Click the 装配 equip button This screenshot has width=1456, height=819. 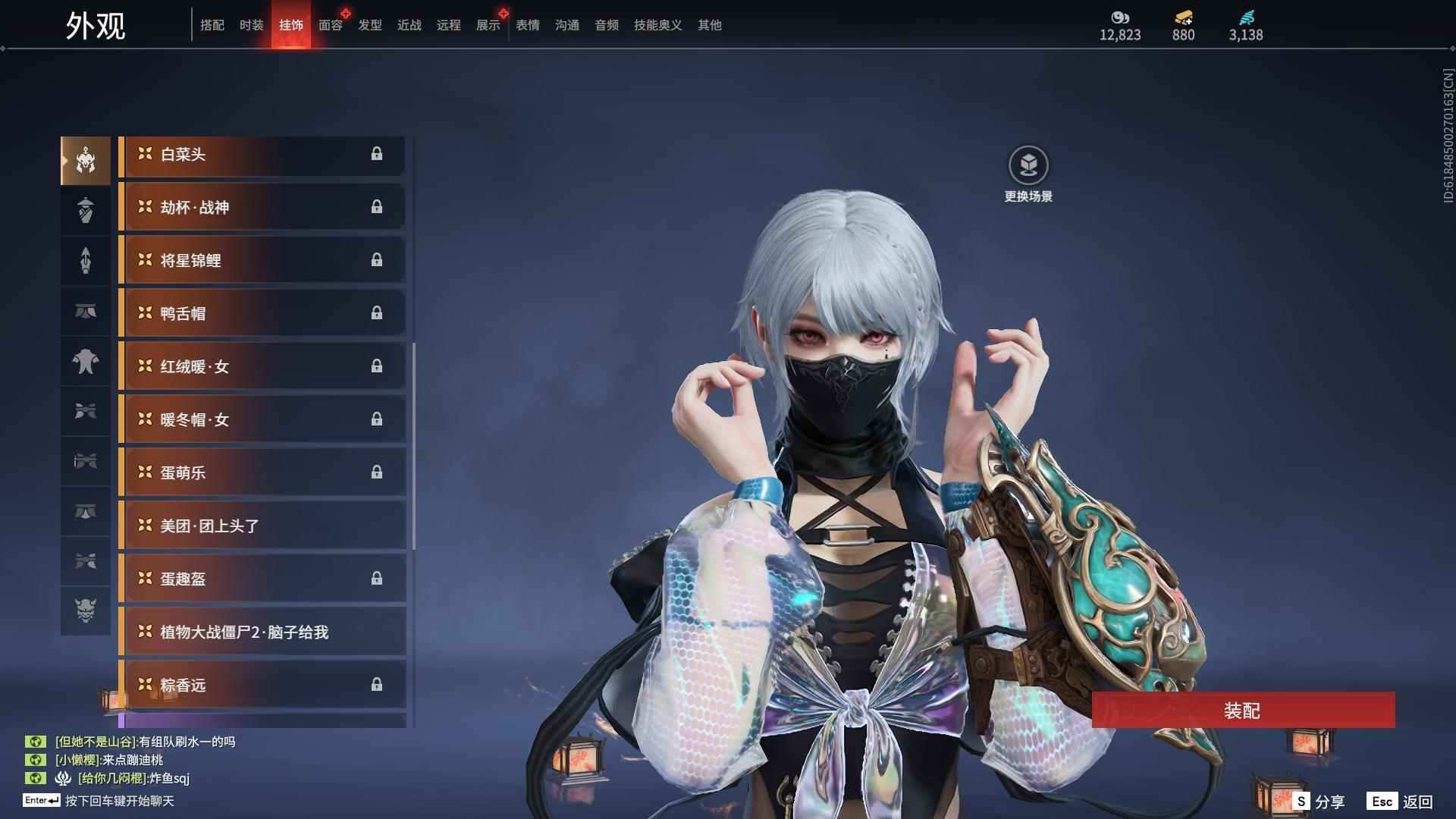(x=1242, y=711)
